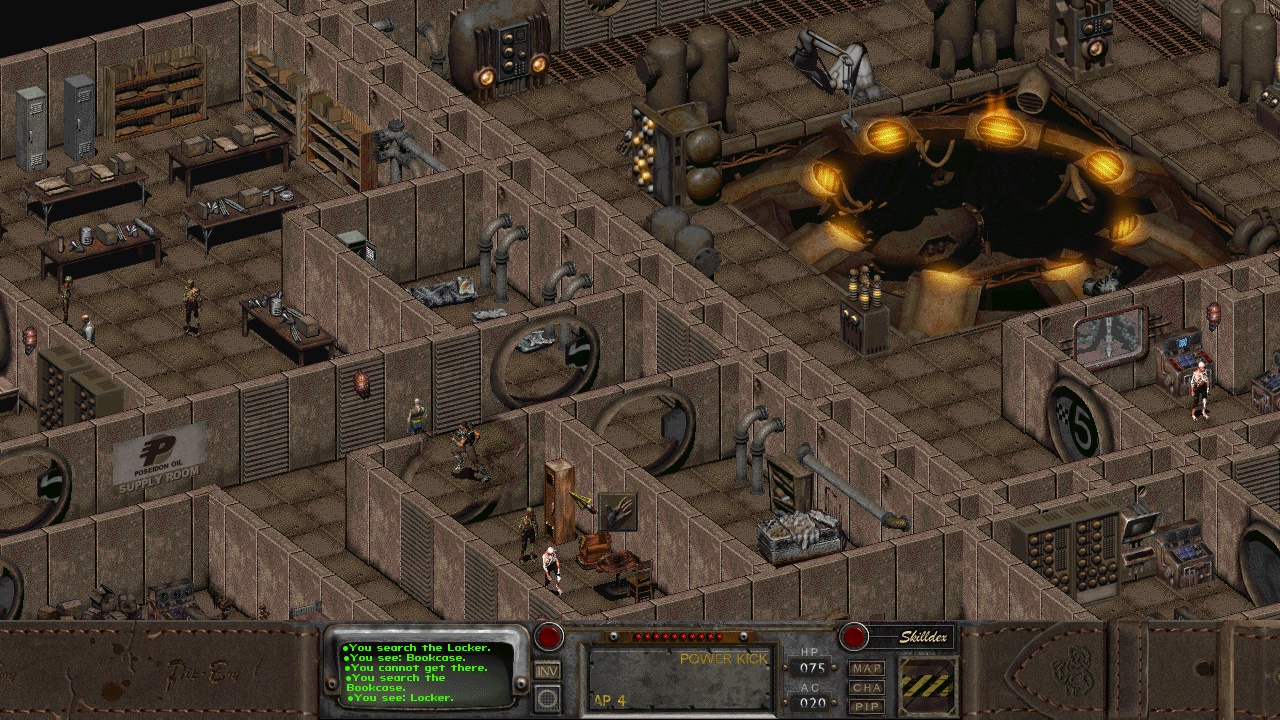Open the inventory with the INV button
The width and height of the screenshot is (1280, 720).
(547, 670)
